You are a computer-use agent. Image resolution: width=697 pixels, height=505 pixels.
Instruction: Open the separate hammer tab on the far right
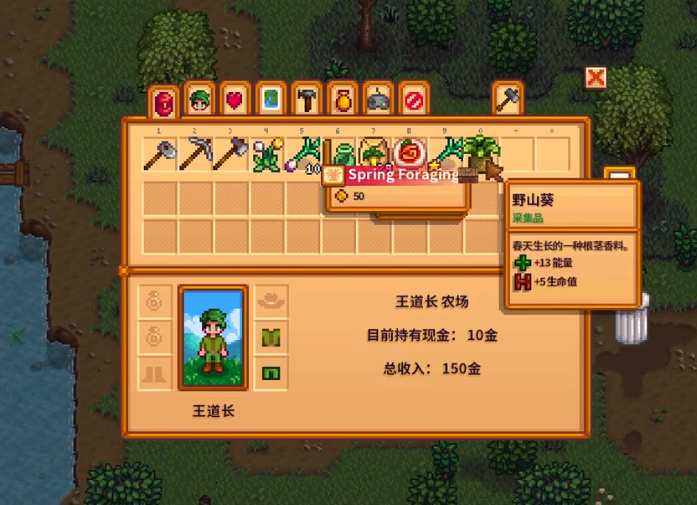point(508,99)
